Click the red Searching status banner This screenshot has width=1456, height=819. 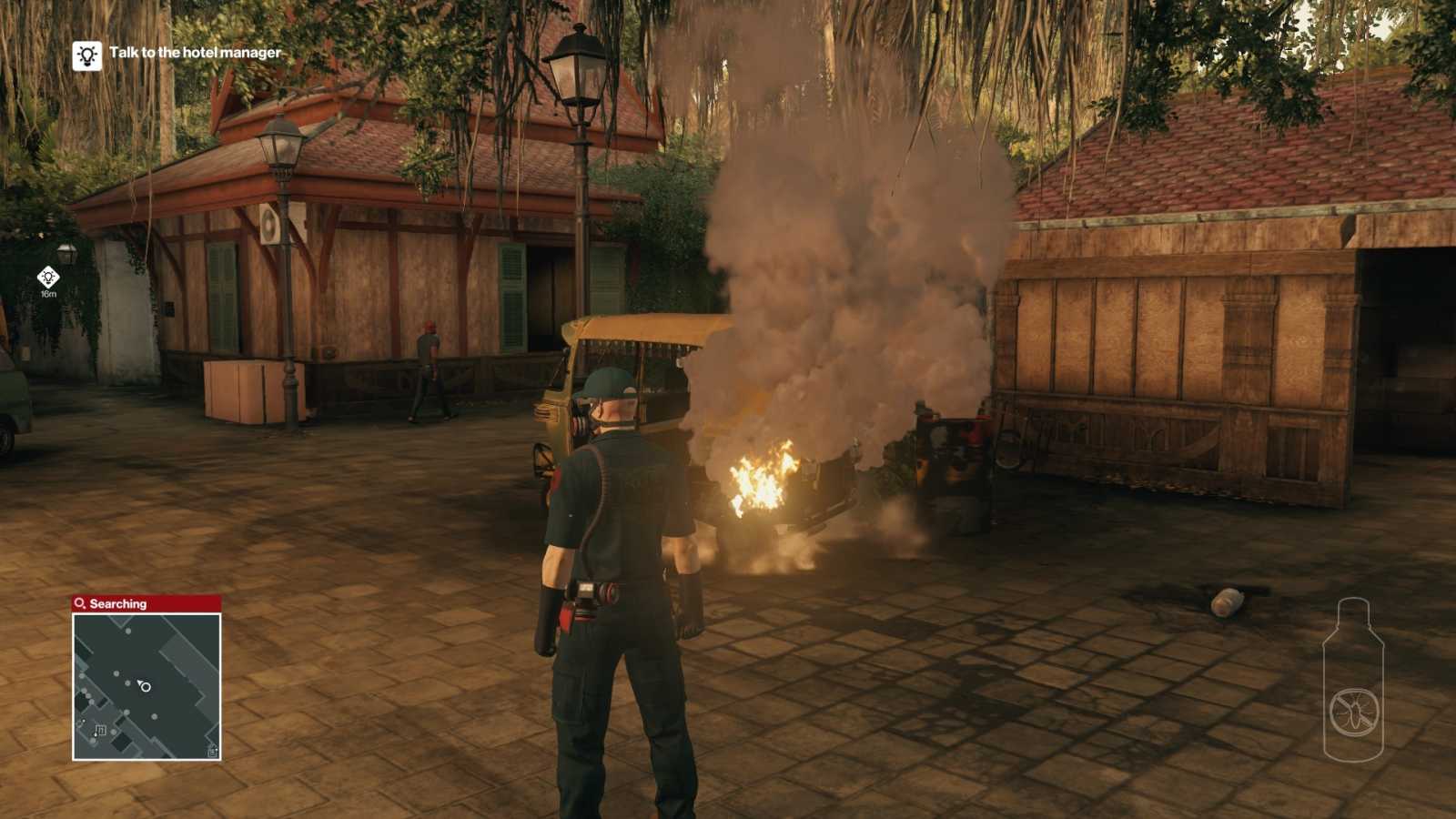pos(146,602)
